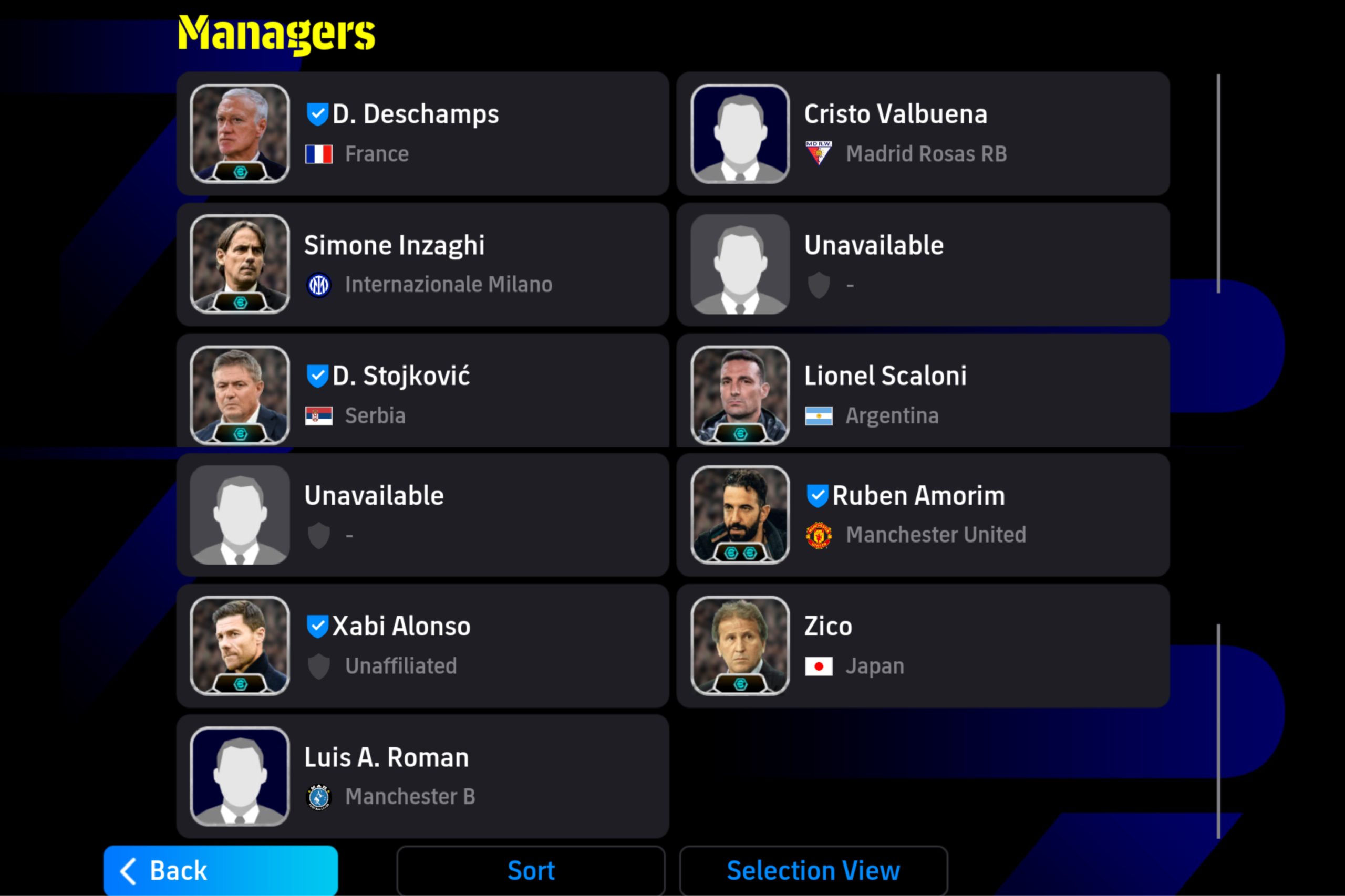Click Zico's portrait thumbnail
The width and height of the screenshot is (1345, 896).
click(740, 645)
